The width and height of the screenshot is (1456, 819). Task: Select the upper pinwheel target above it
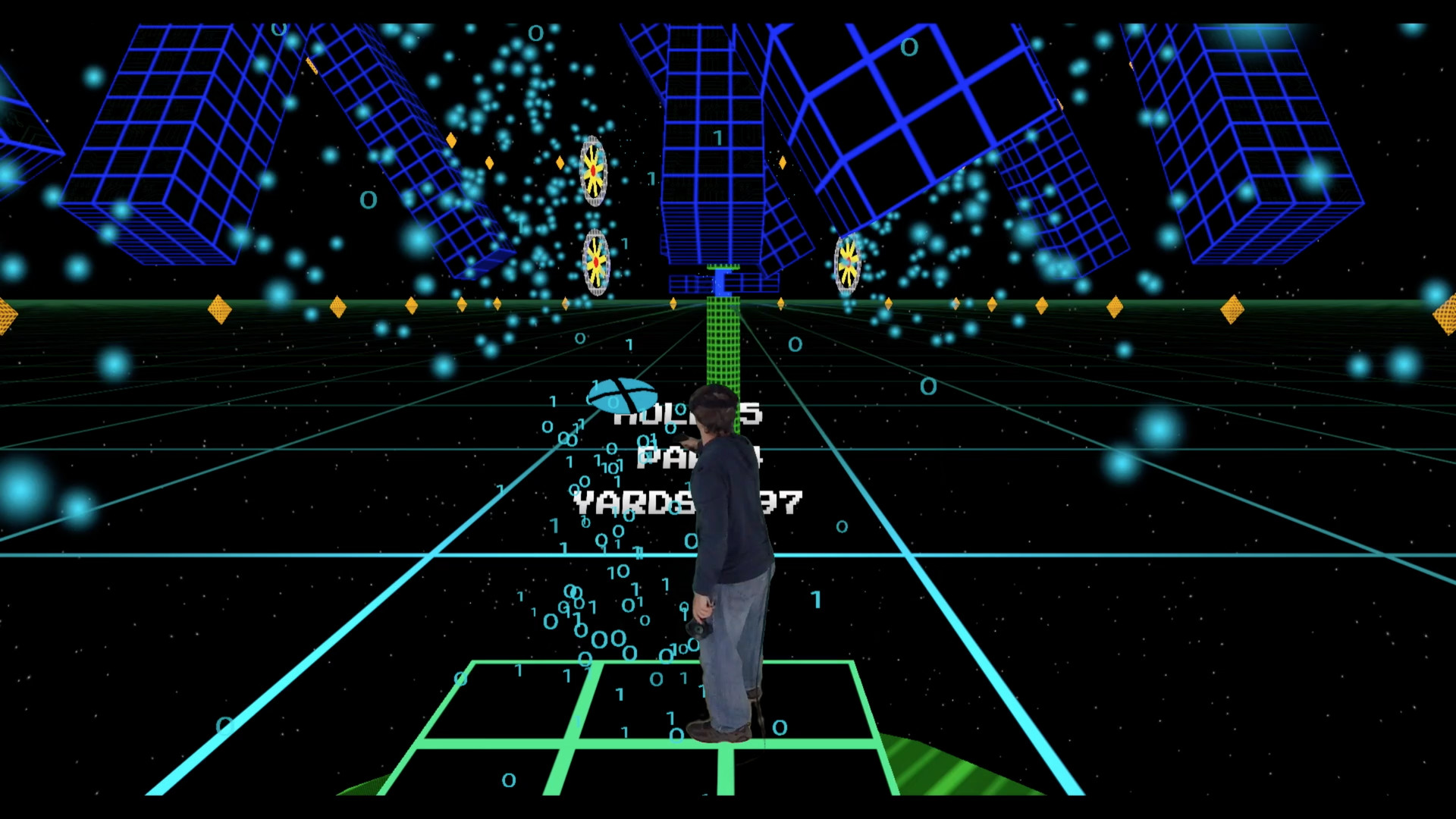[x=594, y=170]
